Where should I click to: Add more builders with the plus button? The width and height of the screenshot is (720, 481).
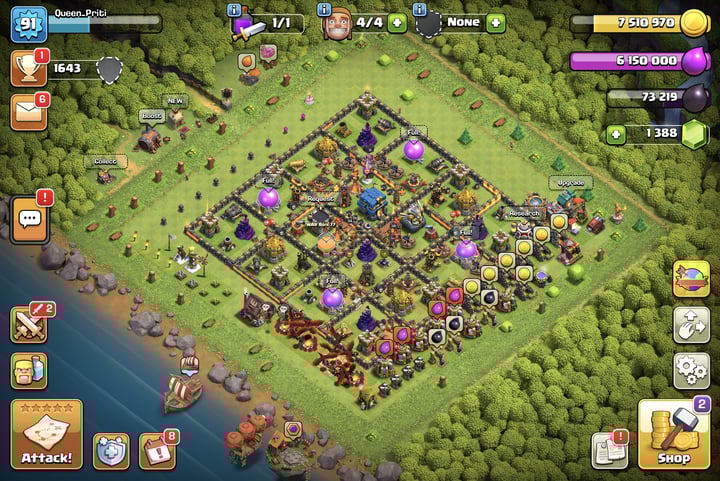(396, 22)
